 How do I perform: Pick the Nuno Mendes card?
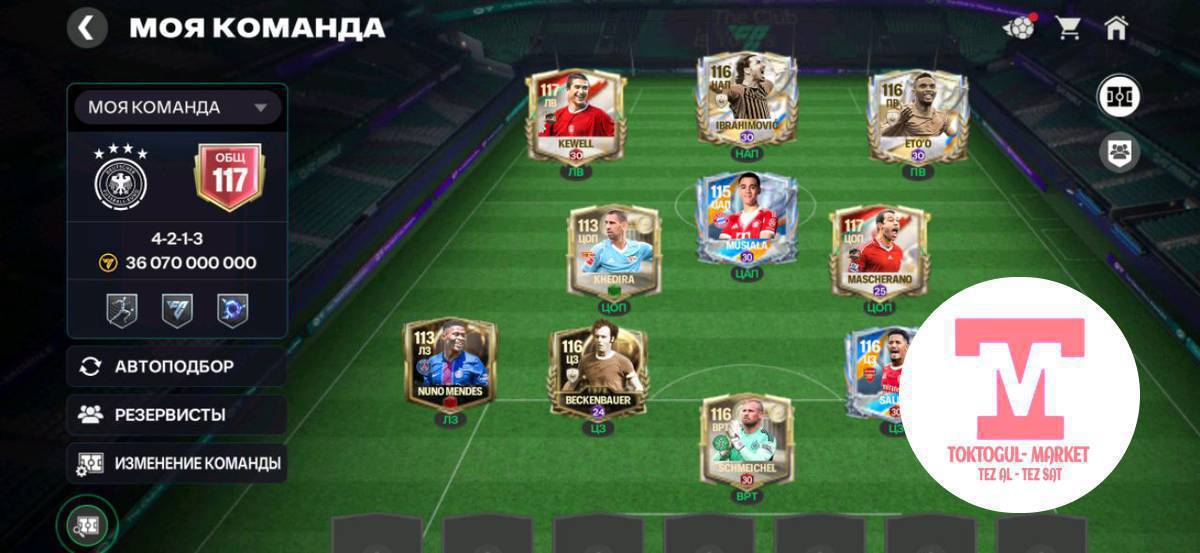click(x=448, y=364)
